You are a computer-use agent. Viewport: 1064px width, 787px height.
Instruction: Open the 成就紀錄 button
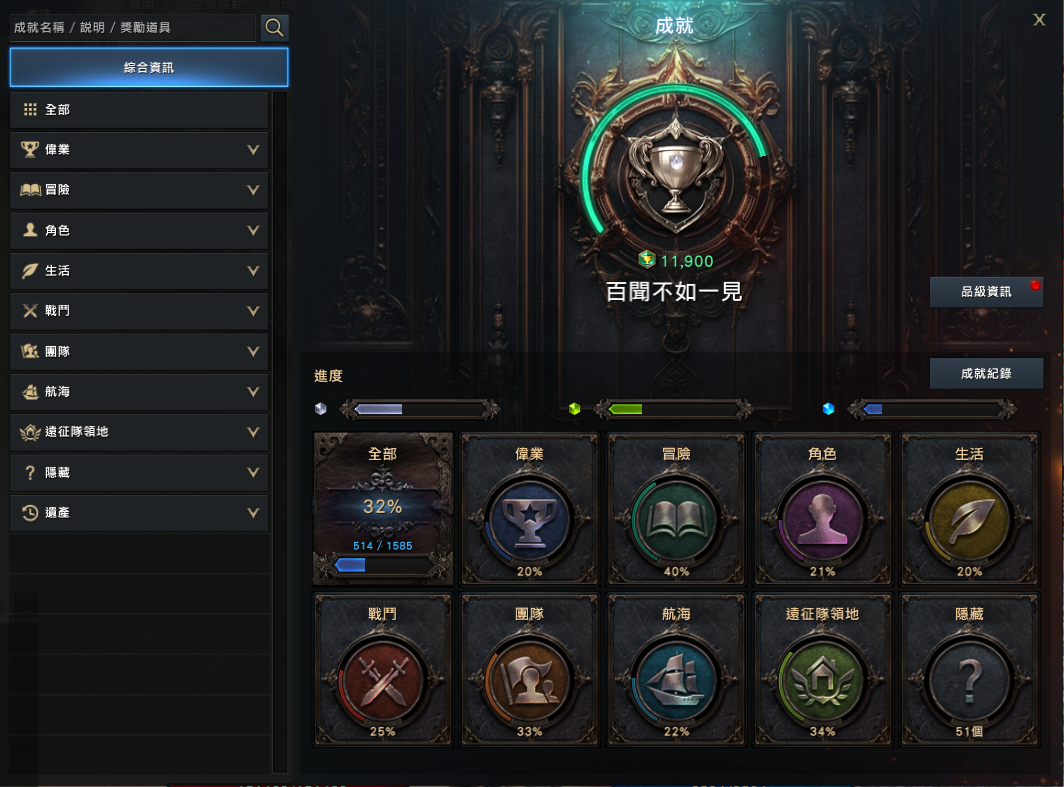[986, 373]
